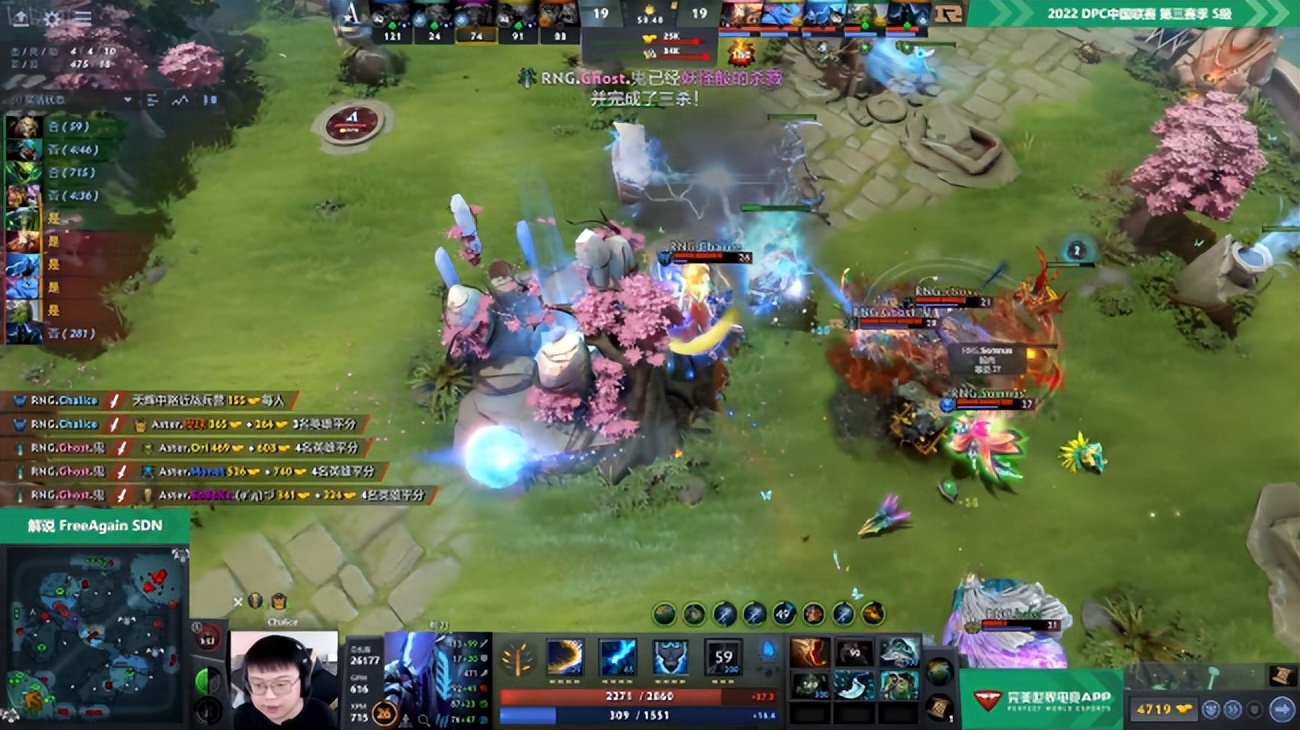The height and width of the screenshot is (730, 1300).
Task: Collapse the left player status panel arrow
Action: click(x=128, y=100)
